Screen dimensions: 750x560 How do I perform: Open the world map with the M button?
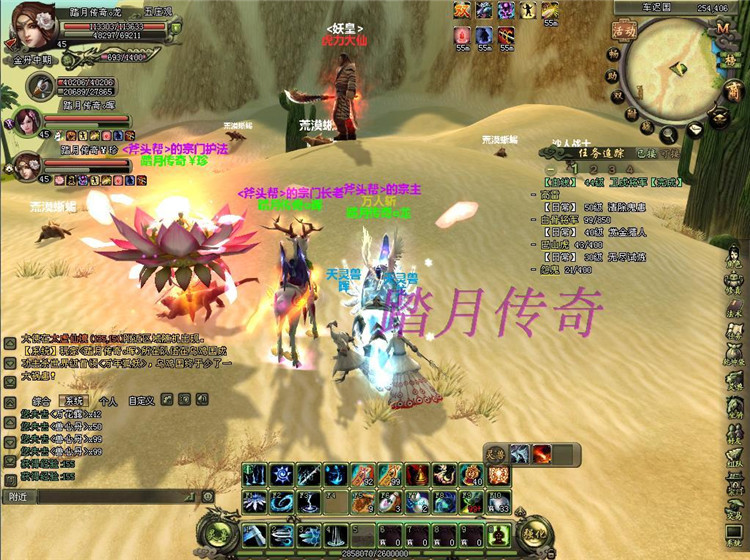click(721, 28)
